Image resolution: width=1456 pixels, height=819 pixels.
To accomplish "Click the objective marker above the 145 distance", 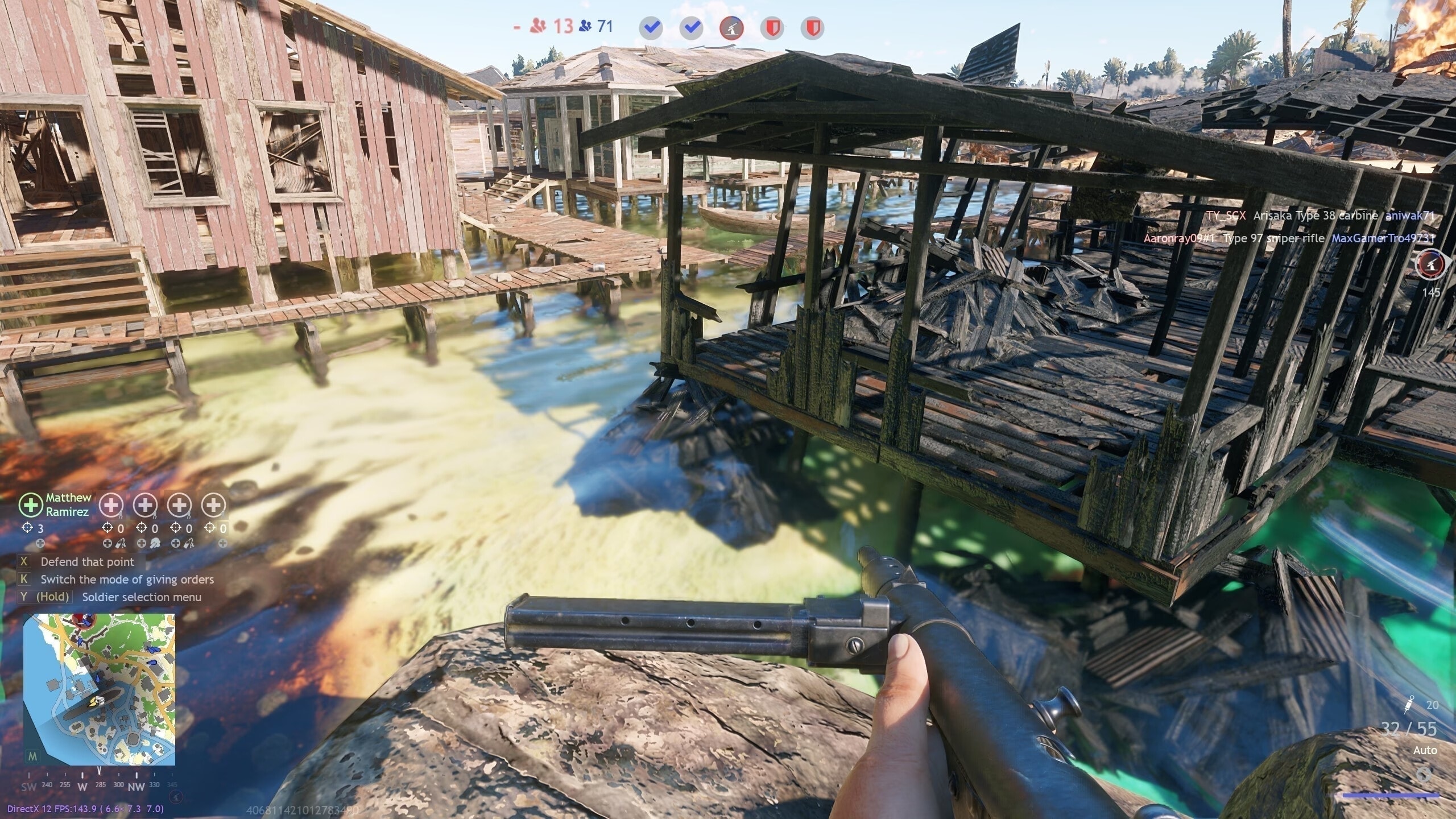I will click(x=1431, y=265).
